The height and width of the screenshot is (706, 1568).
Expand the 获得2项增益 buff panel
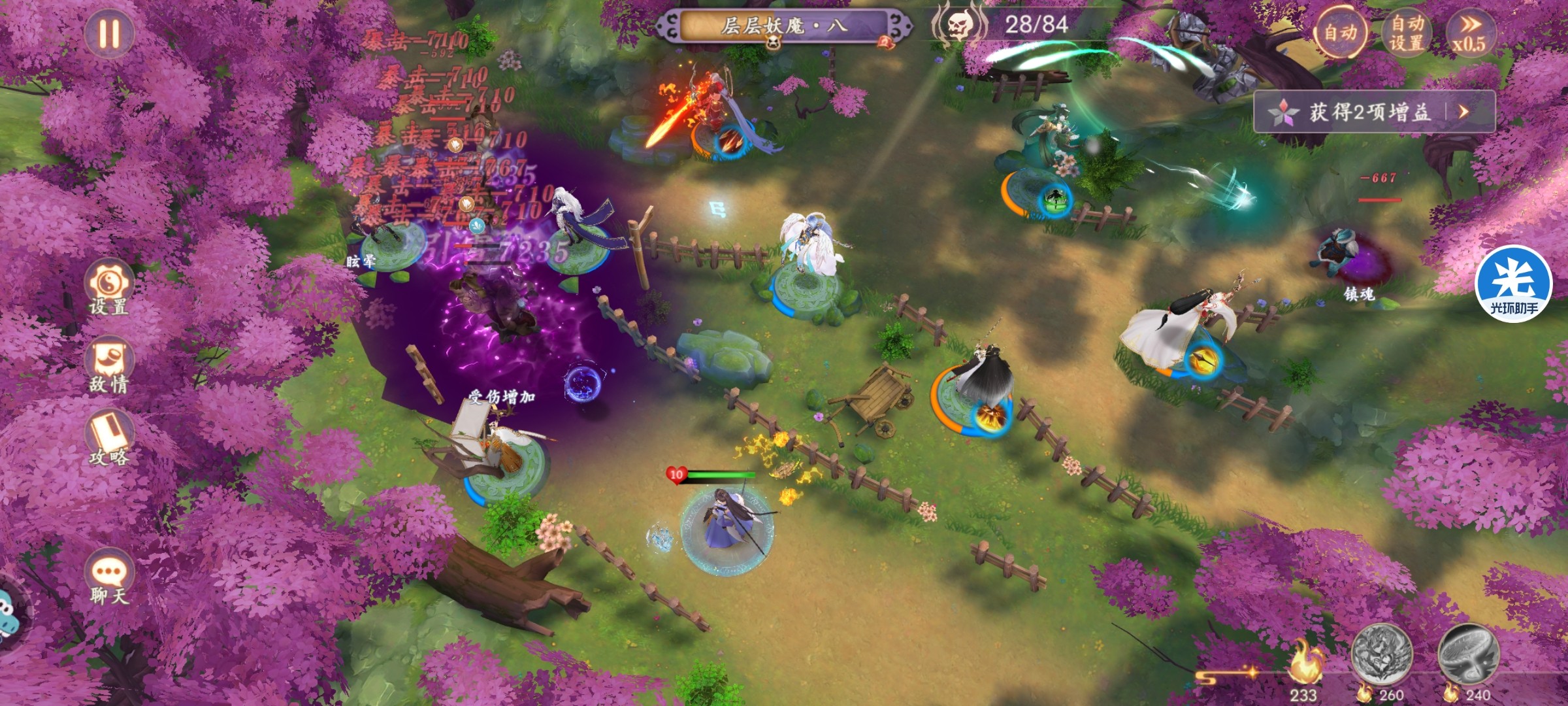click(x=1374, y=112)
